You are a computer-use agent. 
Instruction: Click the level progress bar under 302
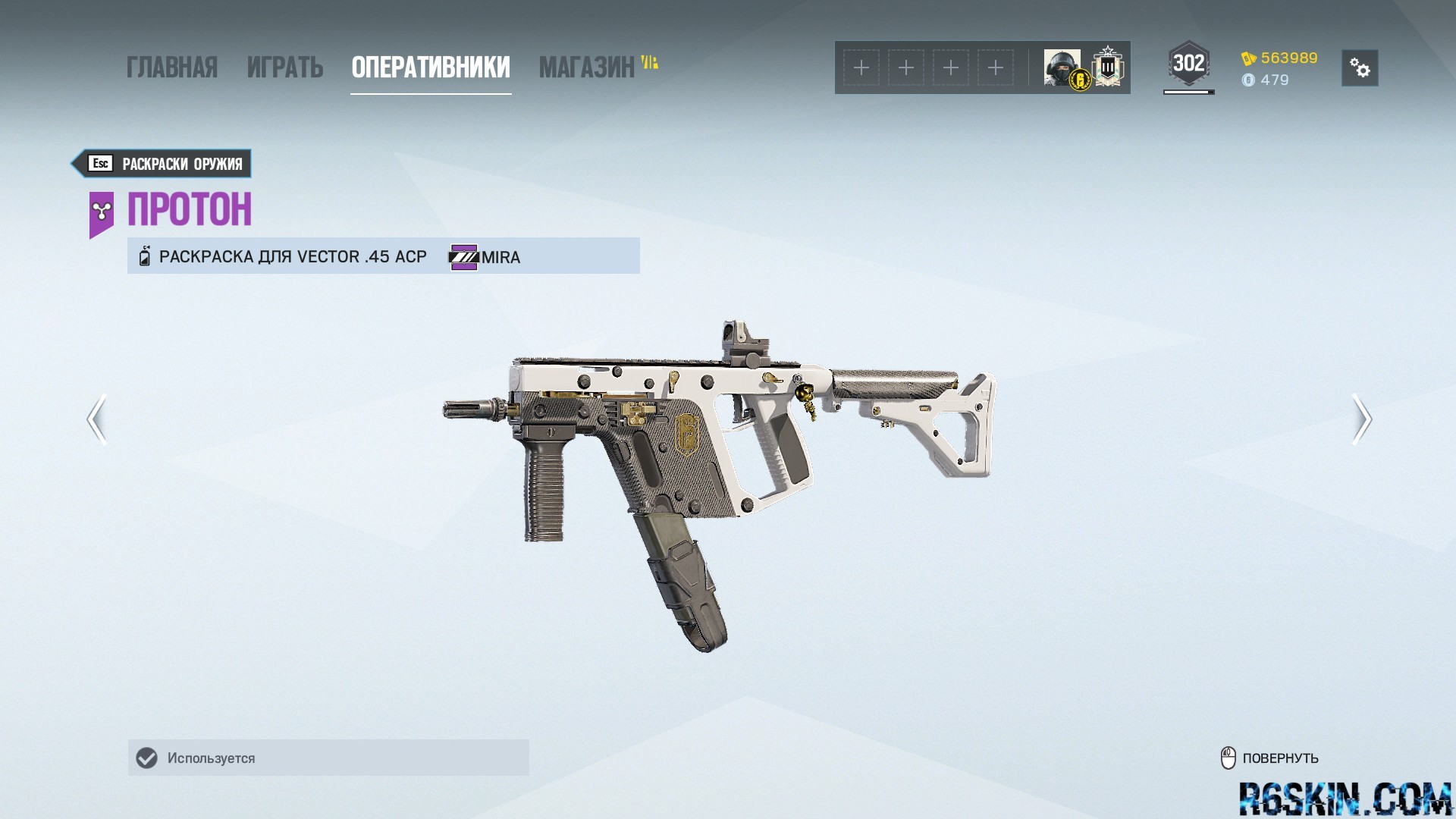(x=1188, y=93)
